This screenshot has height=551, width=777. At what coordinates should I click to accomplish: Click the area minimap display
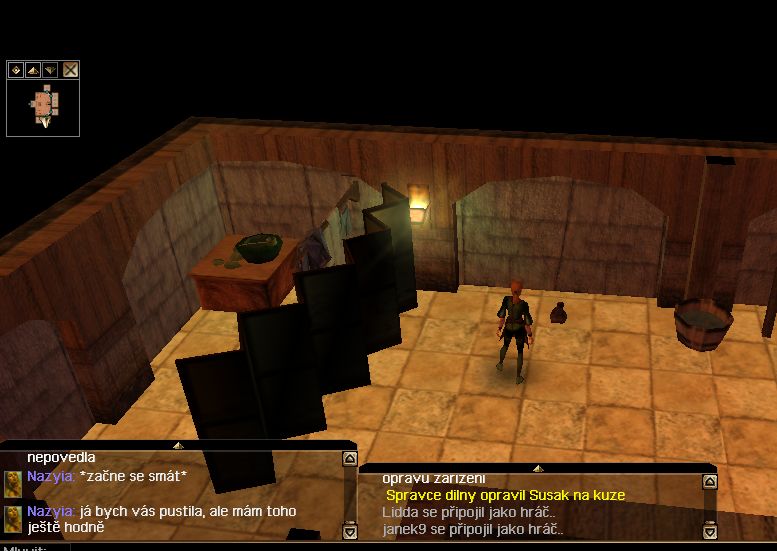click(x=43, y=106)
